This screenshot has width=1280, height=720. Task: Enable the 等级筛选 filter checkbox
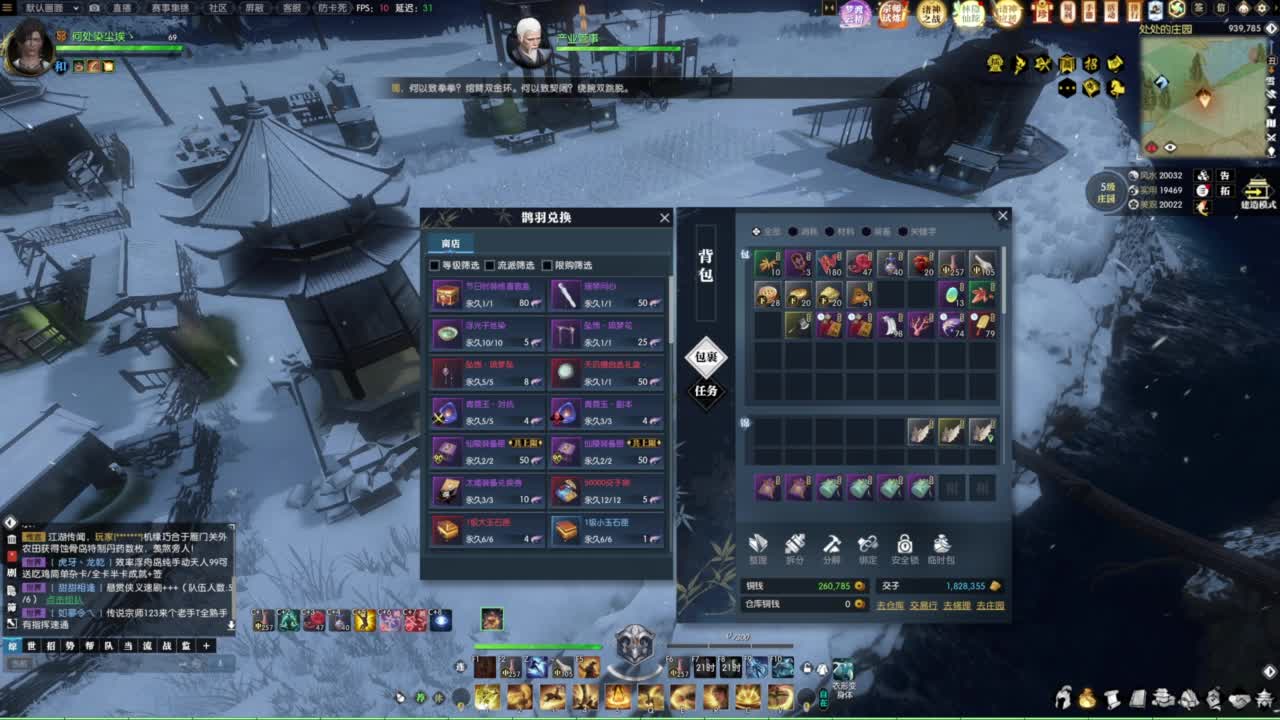[x=434, y=265]
